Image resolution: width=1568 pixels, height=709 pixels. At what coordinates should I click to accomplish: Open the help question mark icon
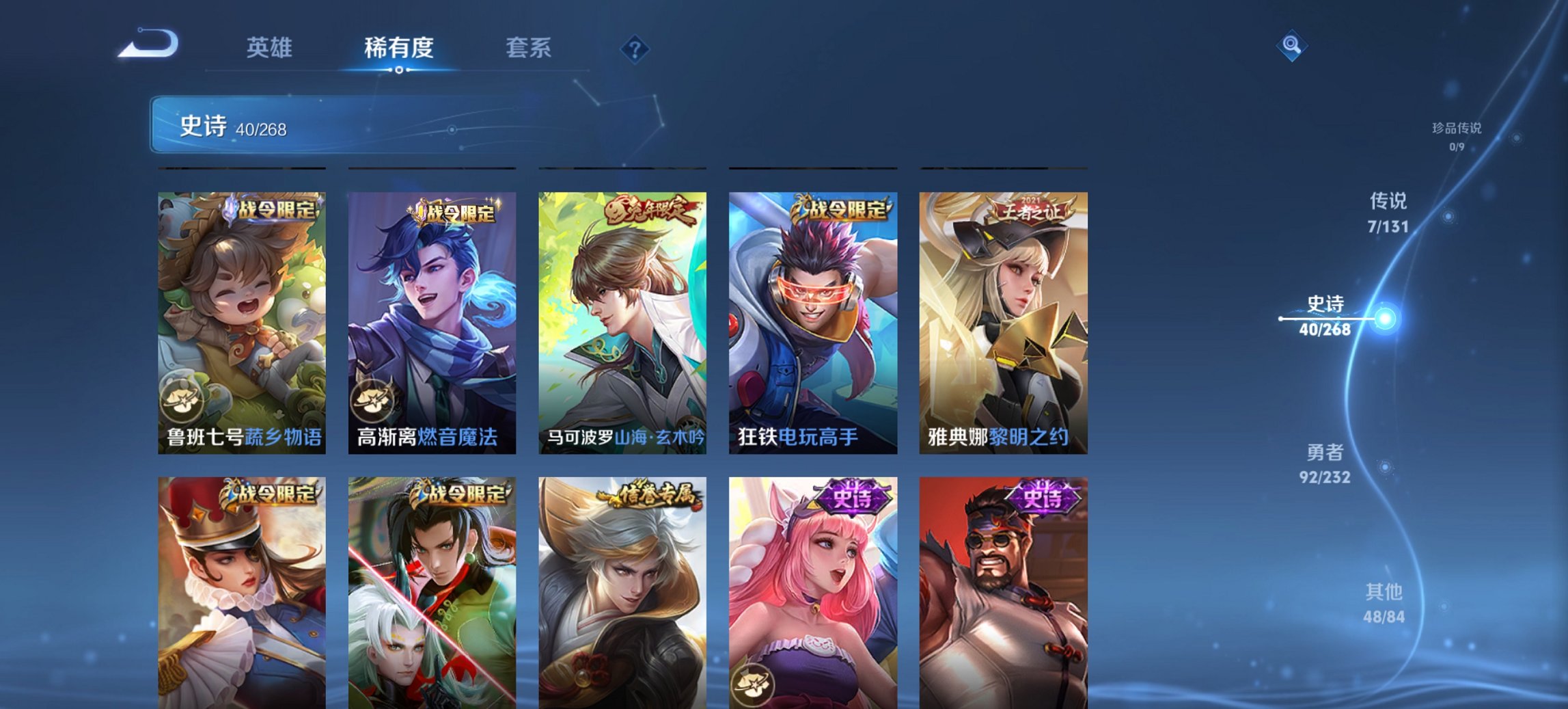pos(634,48)
